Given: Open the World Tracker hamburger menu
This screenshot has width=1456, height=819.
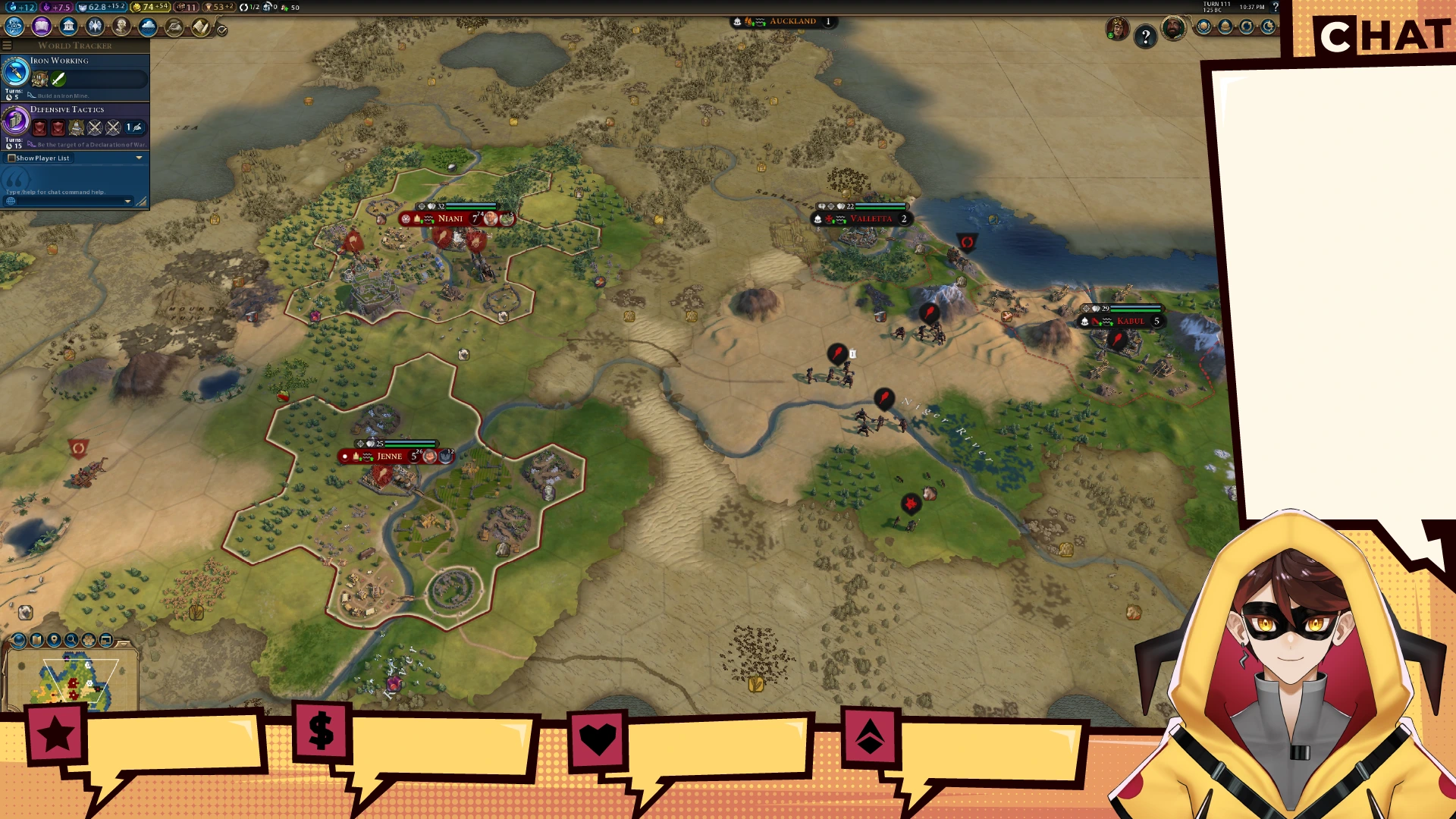Looking at the screenshot, I should point(7,45).
